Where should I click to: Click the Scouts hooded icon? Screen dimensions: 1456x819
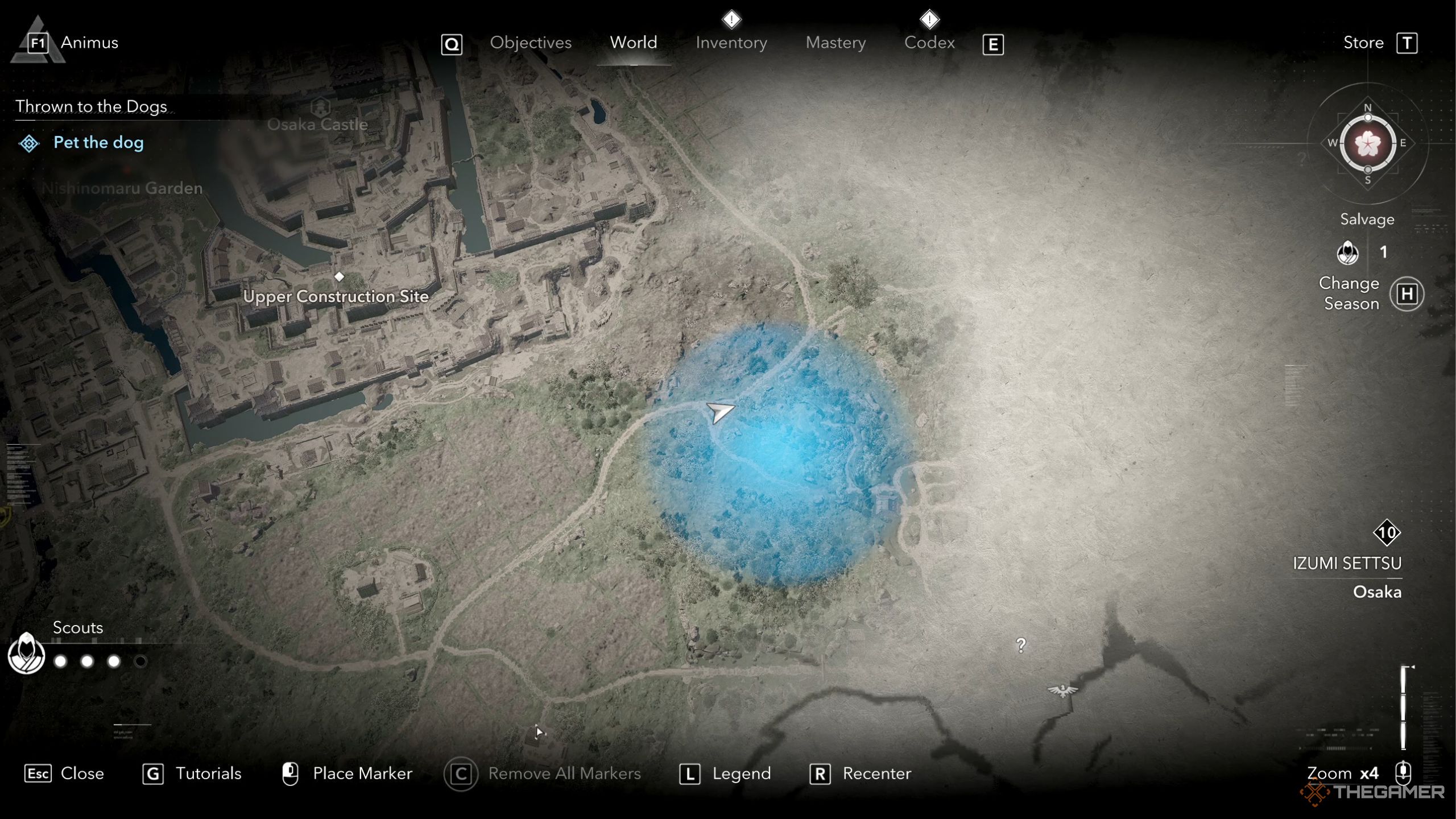coord(26,654)
